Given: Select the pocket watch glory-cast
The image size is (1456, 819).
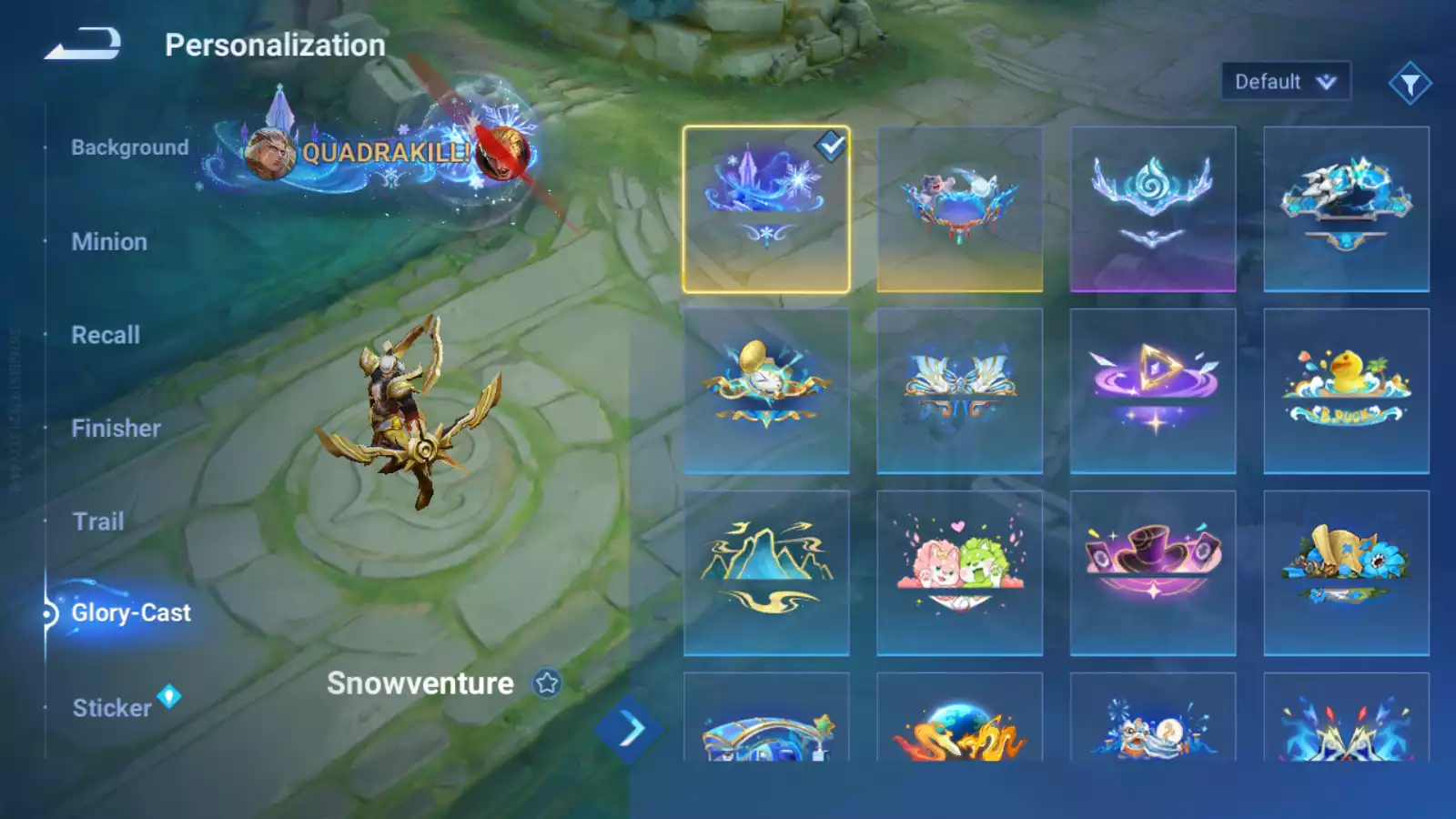Looking at the screenshot, I should 766,391.
